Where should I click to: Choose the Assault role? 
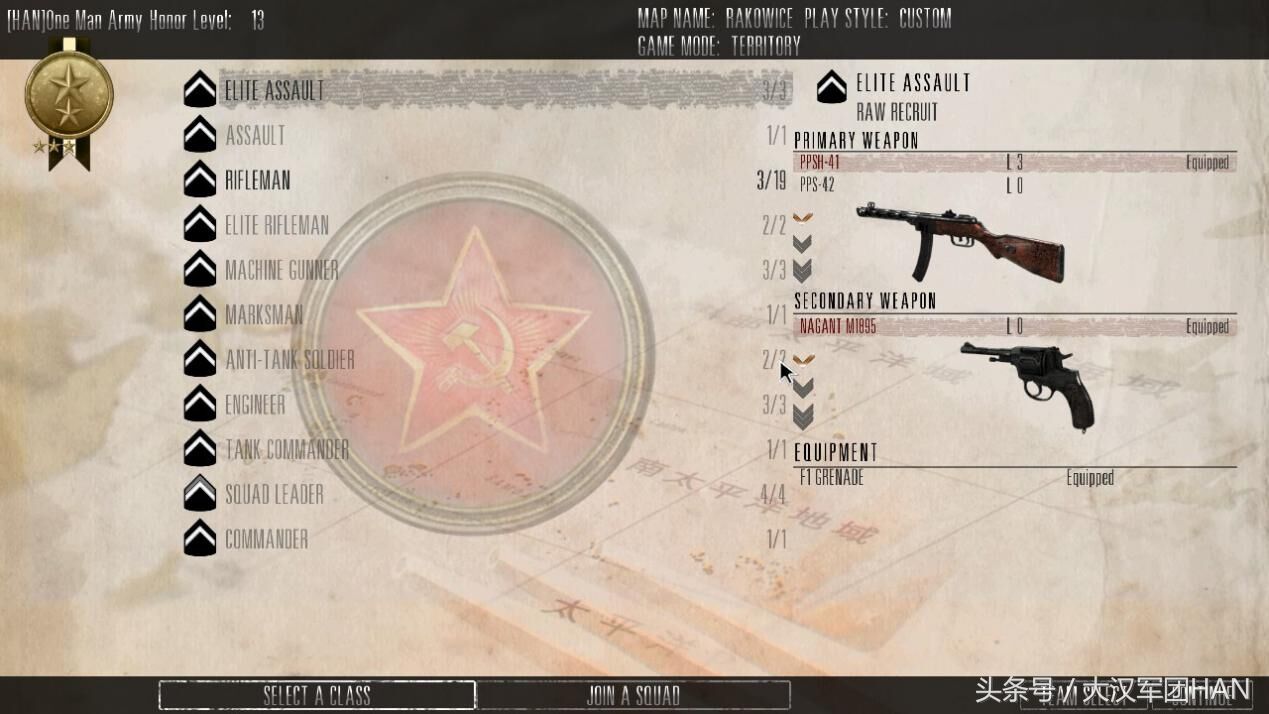tap(255, 135)
